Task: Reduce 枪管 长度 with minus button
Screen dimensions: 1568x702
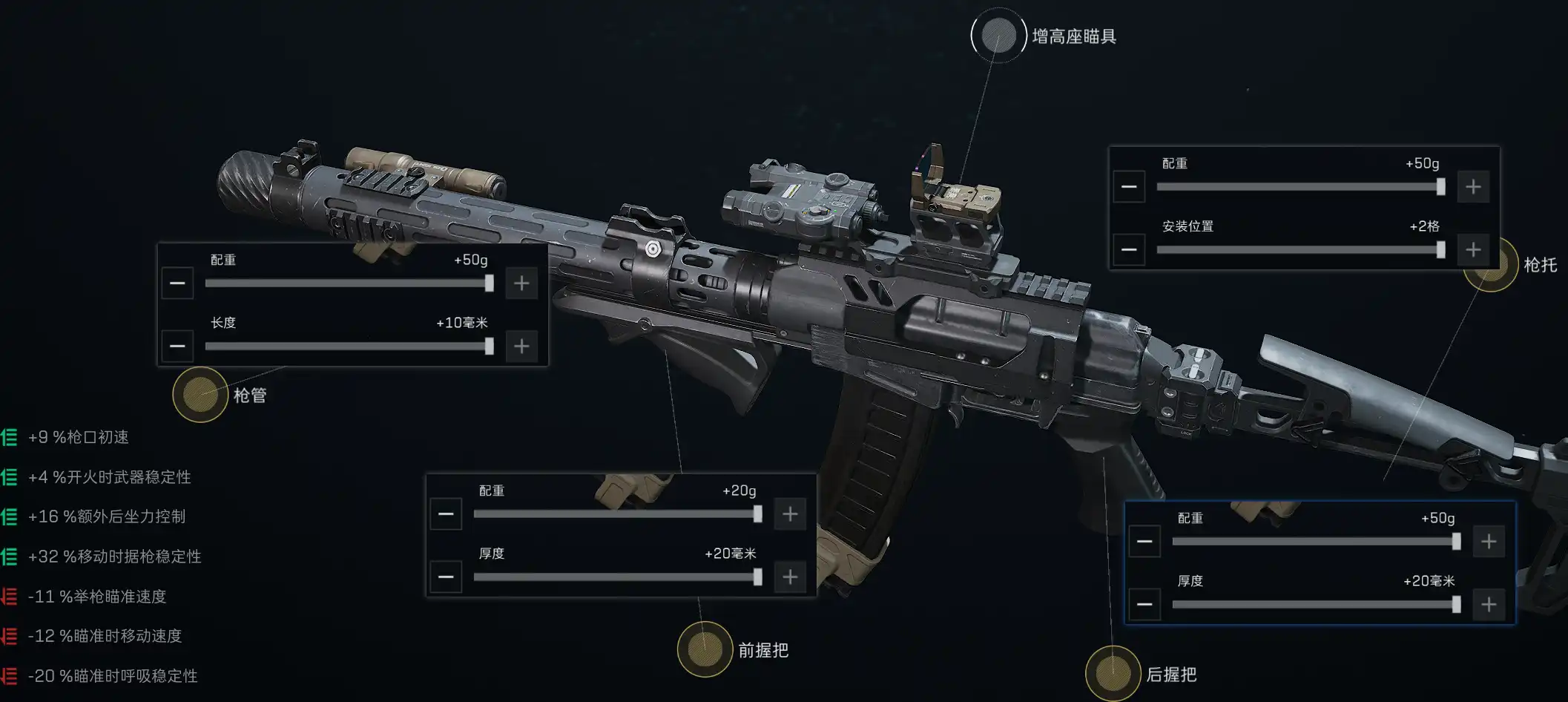Action: [177, 347]
